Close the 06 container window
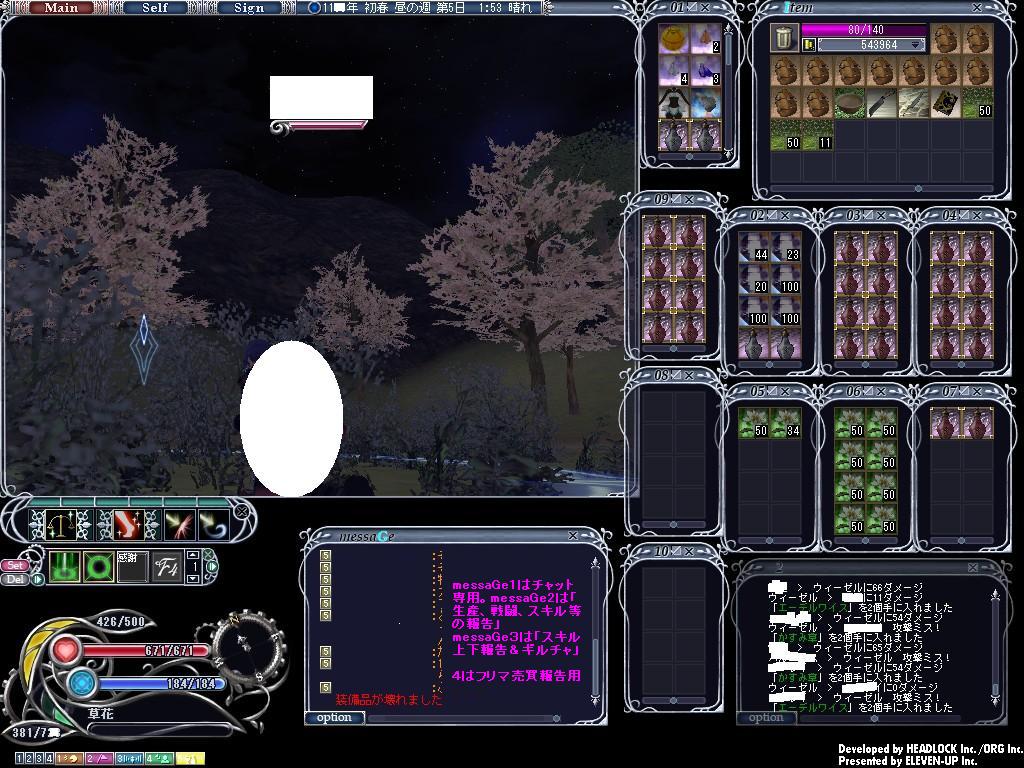Image resolution: width=1024 pixels, height=768 pixels. 883,392
